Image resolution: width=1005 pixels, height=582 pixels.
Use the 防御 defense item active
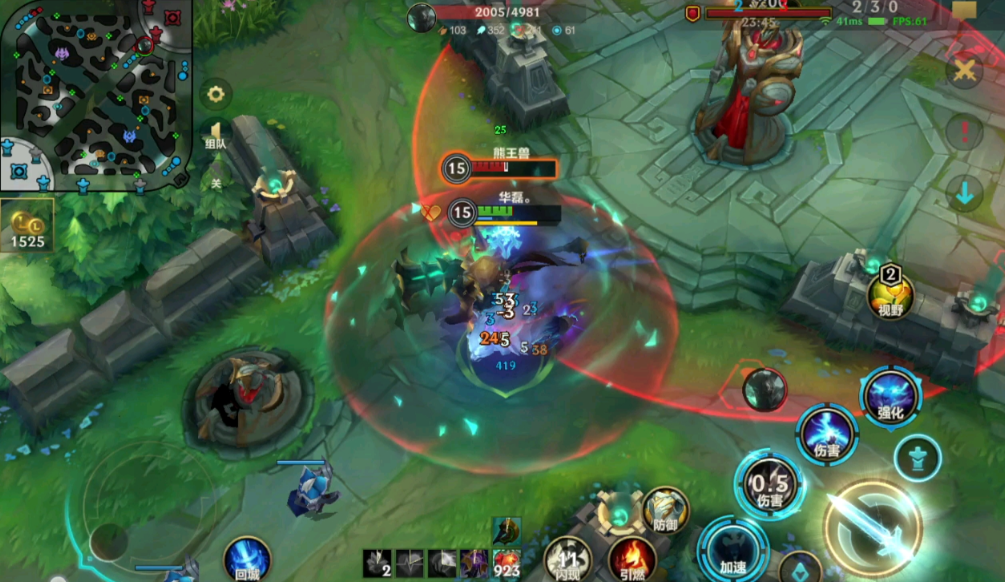(665, 510)
